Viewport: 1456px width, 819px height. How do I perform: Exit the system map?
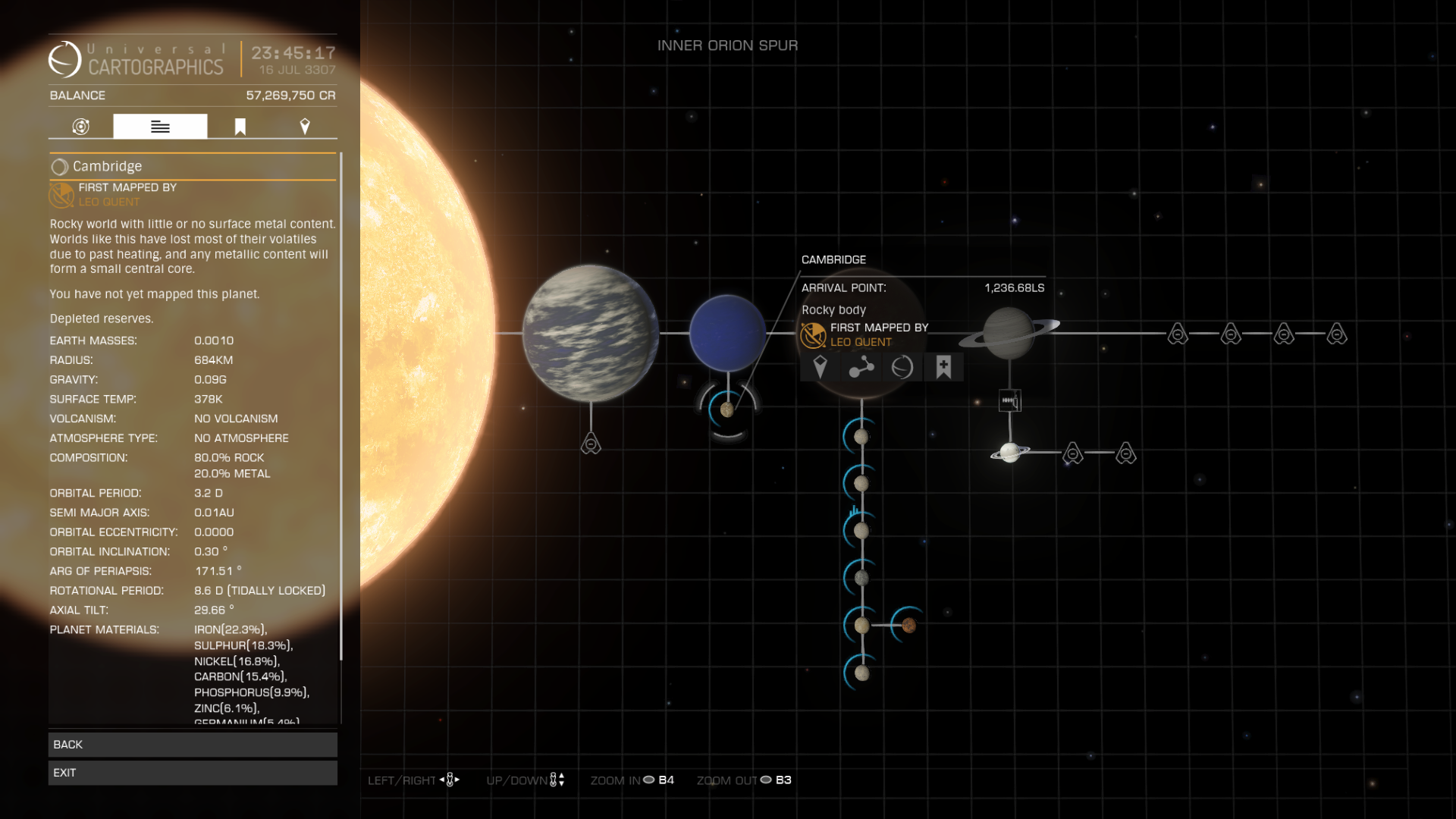193,773
